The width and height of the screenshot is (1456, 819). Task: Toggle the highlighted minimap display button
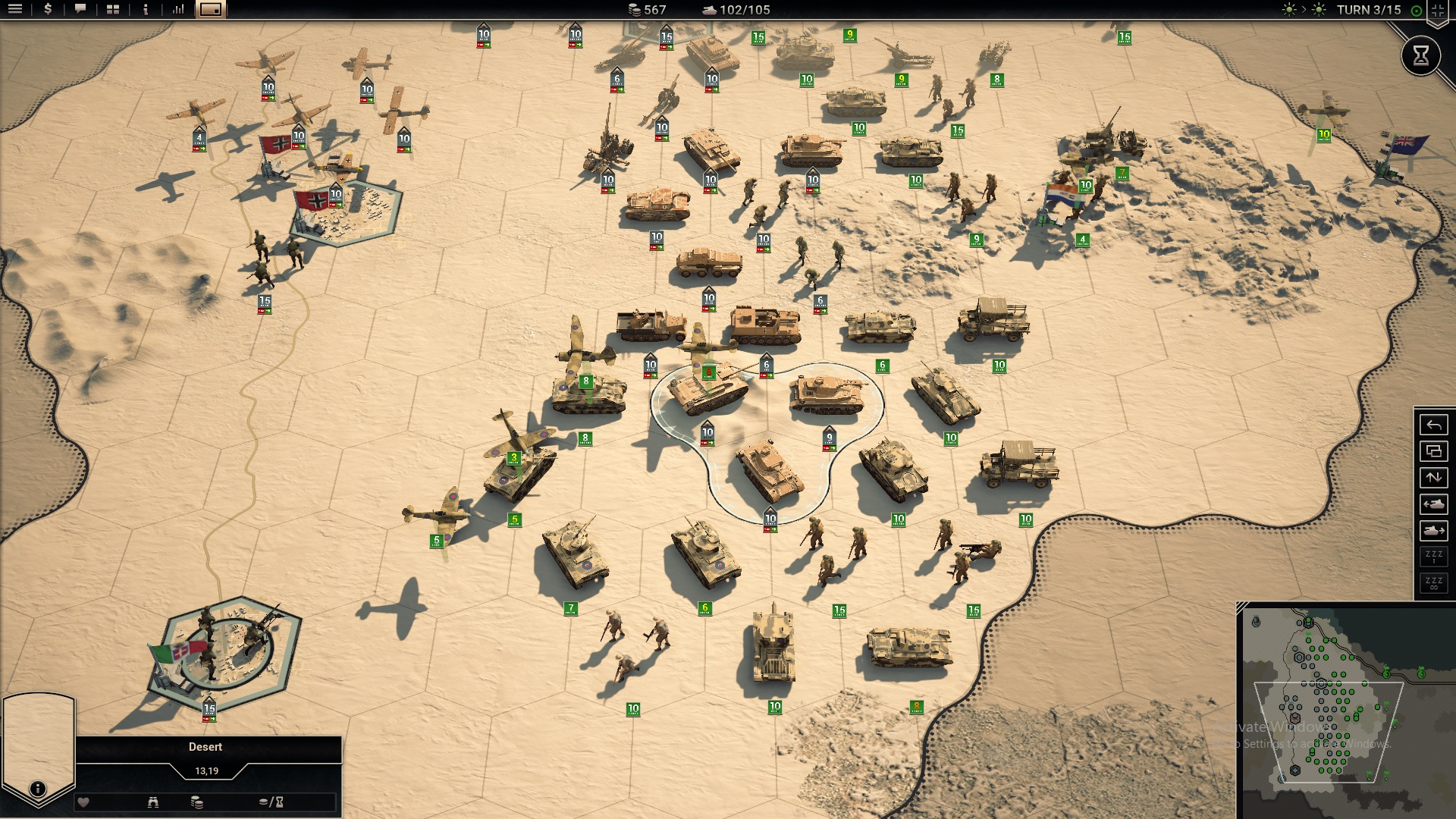pos(211,10)
